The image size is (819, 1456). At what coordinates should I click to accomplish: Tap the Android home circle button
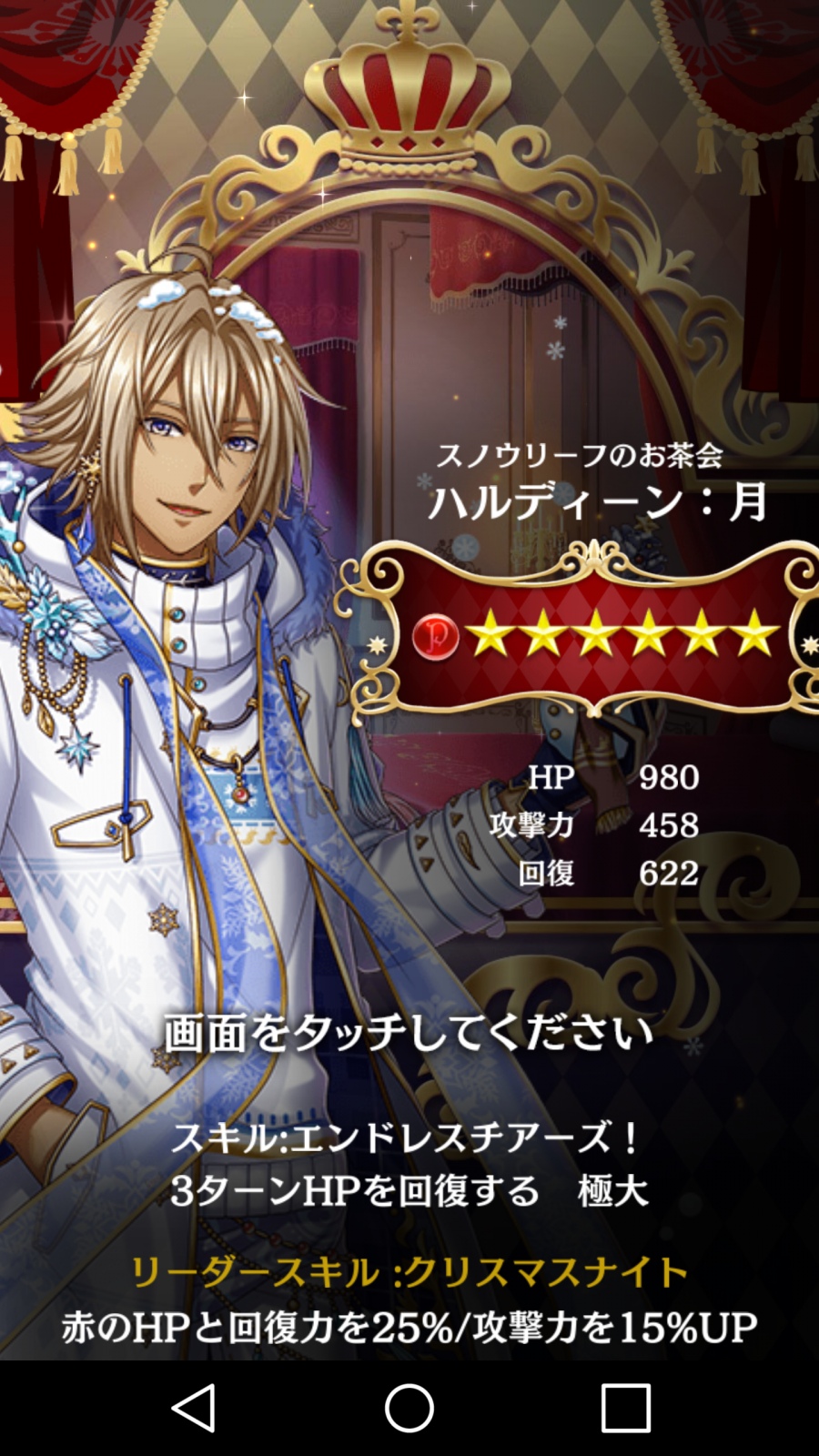409,1408
